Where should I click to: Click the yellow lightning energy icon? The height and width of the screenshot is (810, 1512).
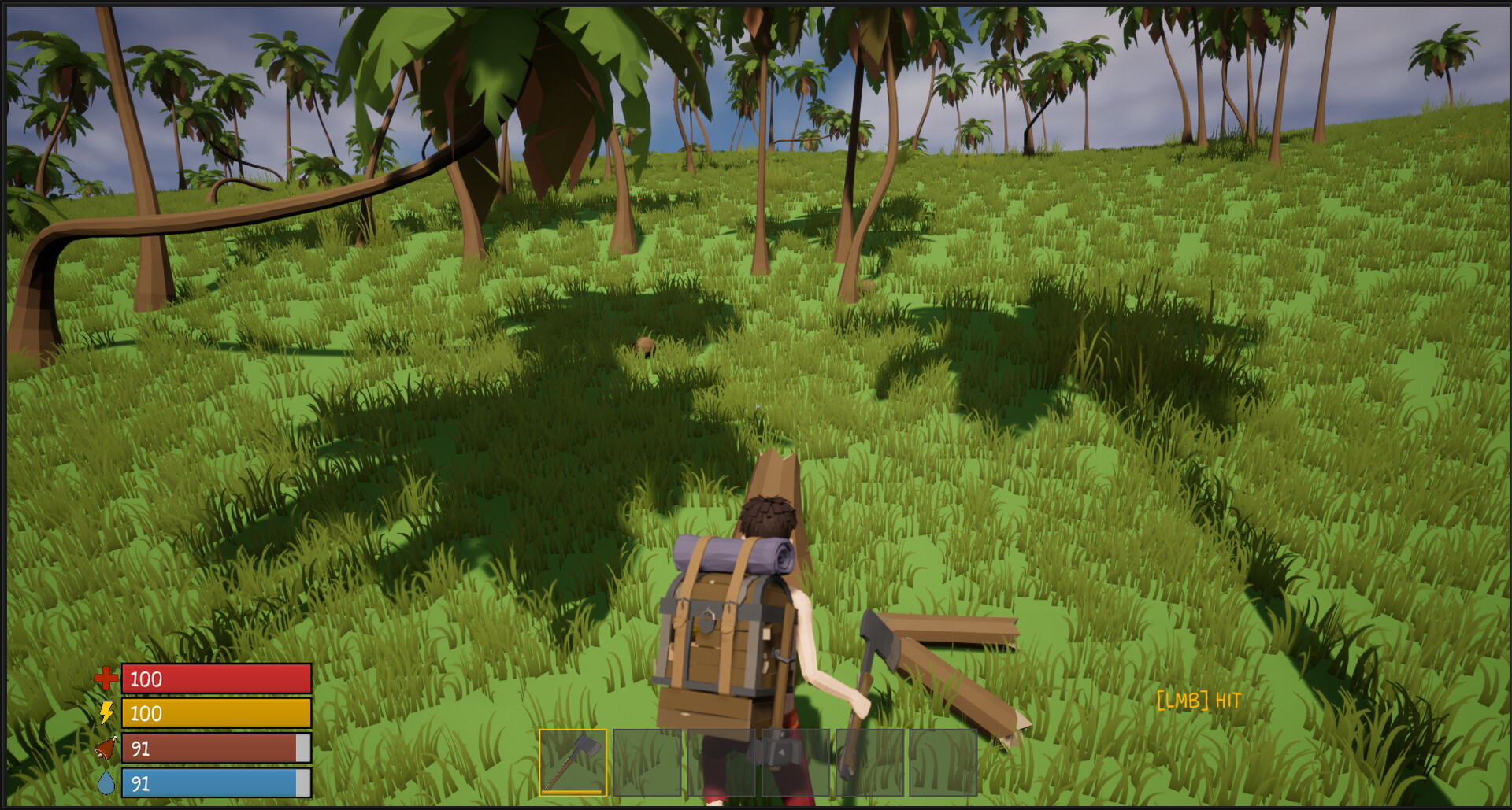(106, 714)
